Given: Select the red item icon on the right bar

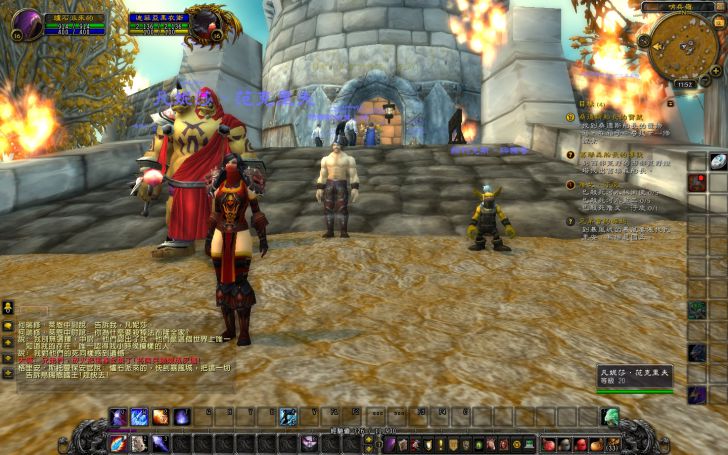Looking at the screenshot, I should coord(696,183).
